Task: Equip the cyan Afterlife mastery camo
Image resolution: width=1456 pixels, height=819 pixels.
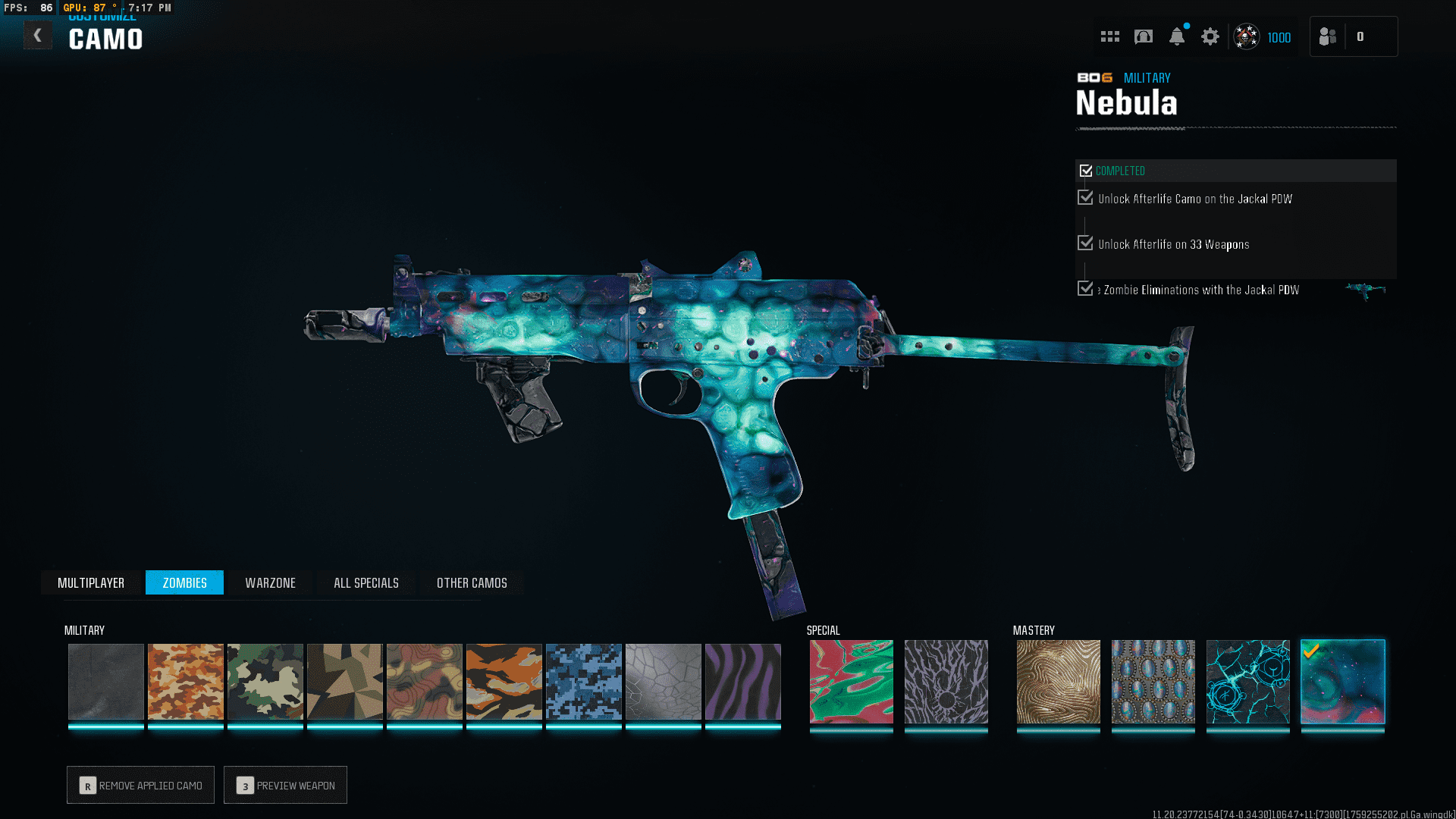Action: pos(1247,681)
